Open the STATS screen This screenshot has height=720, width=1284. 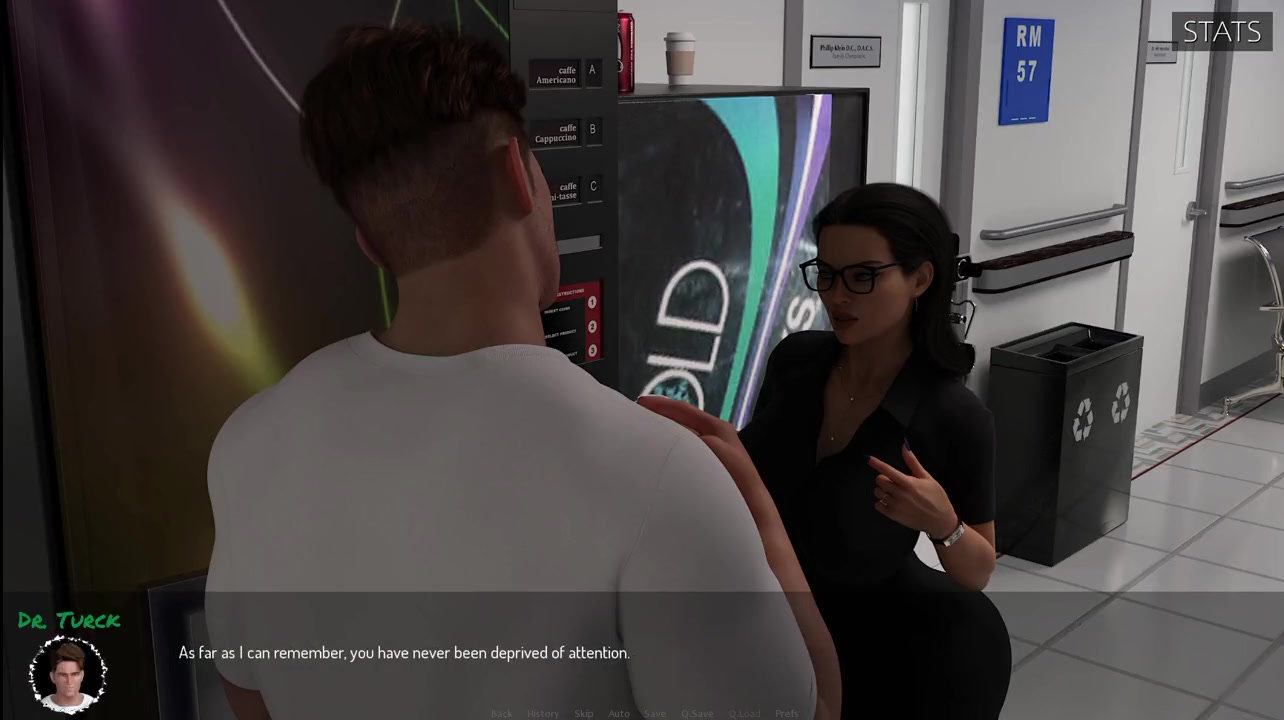tap(1221, 32)
